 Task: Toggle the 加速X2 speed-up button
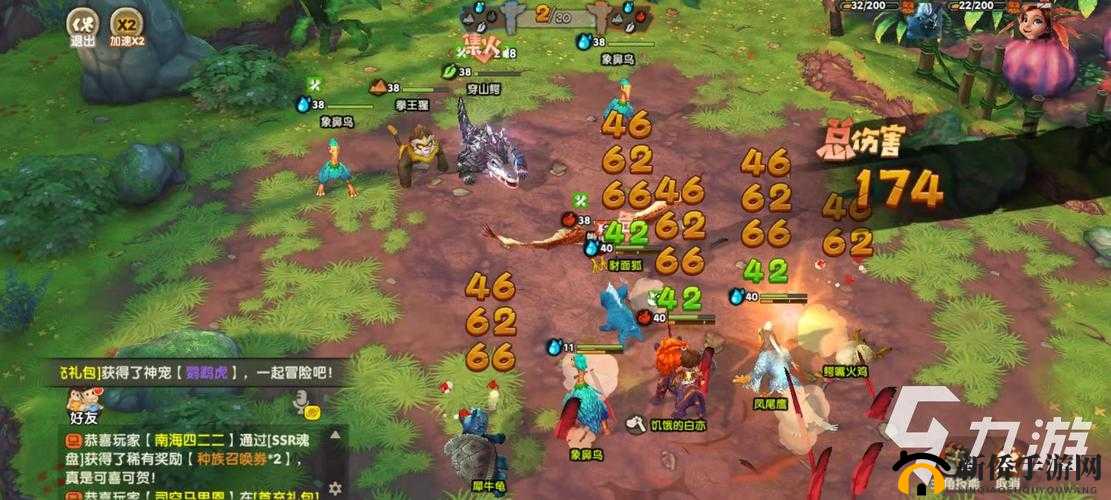pyautogui.click(x=126, y=25)
